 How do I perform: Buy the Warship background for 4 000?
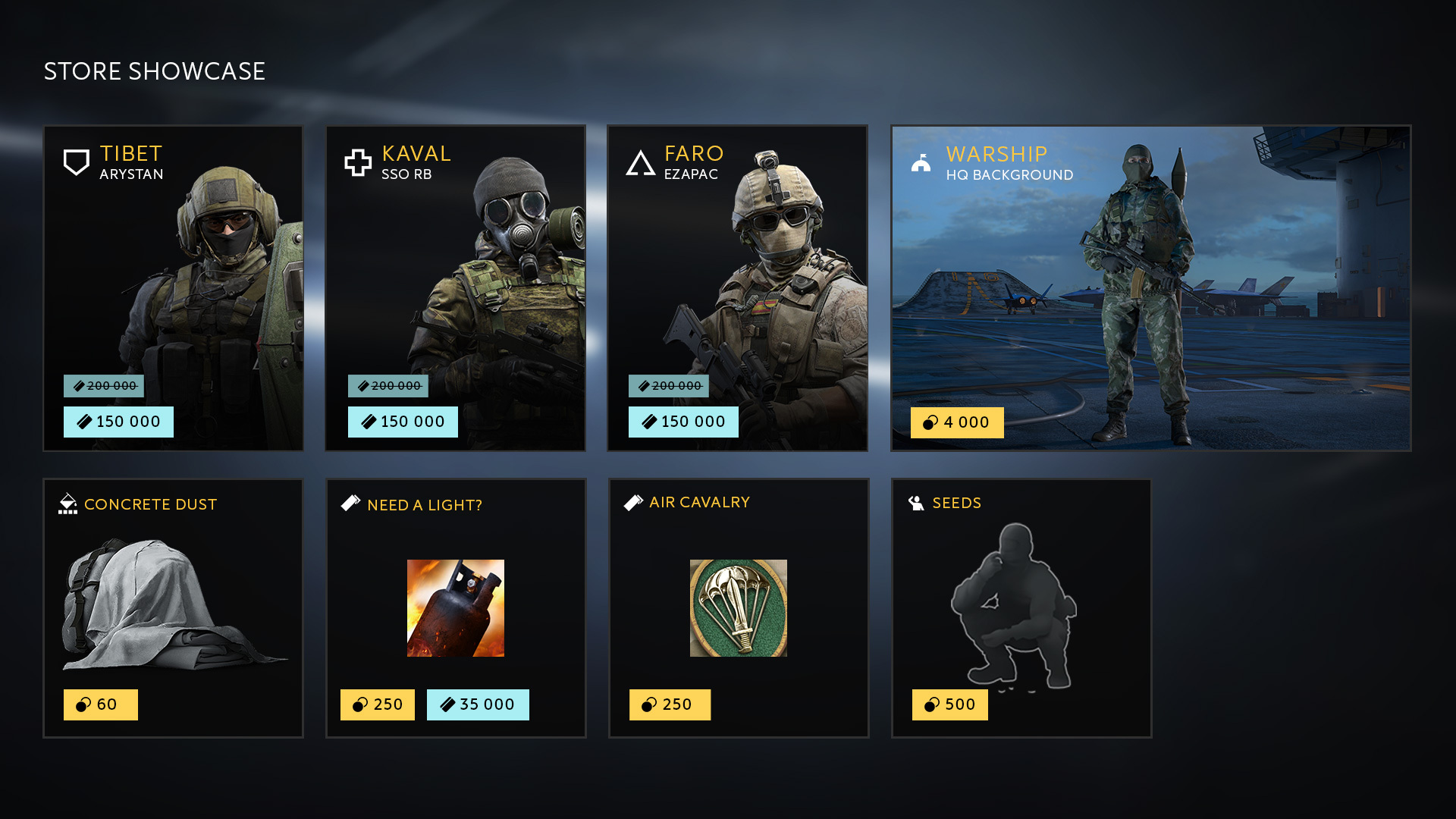[957, 422]
